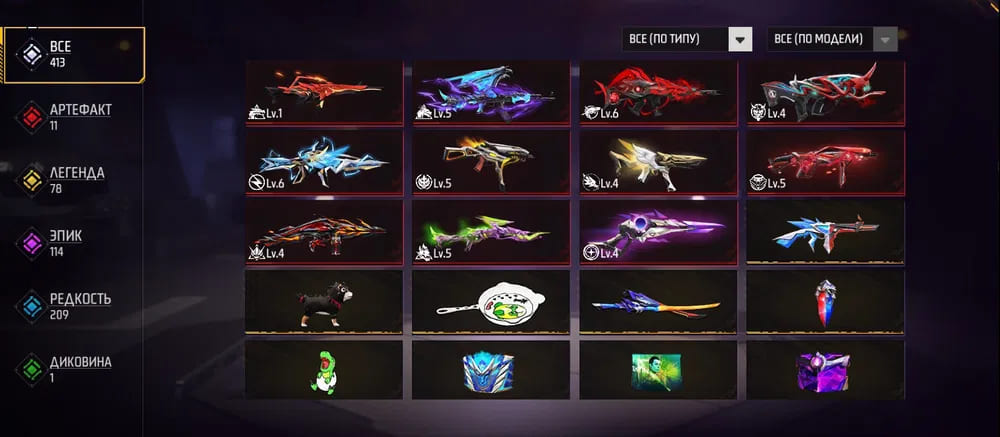1000x437 pixels.
Task: Pick the blue-orange katana blade skin
Action: (658, 301)
